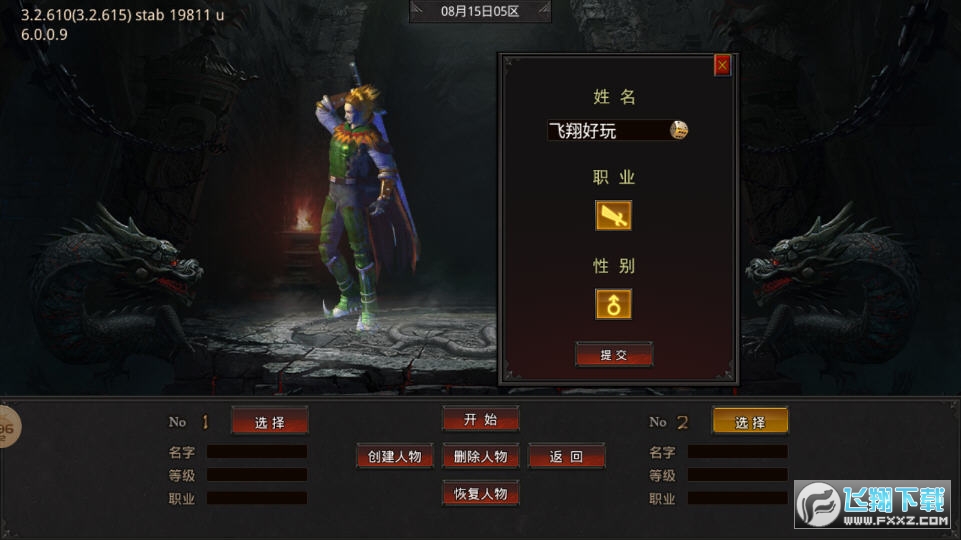Select character slot No 2

pyautogui.click(x=750, y=422)
